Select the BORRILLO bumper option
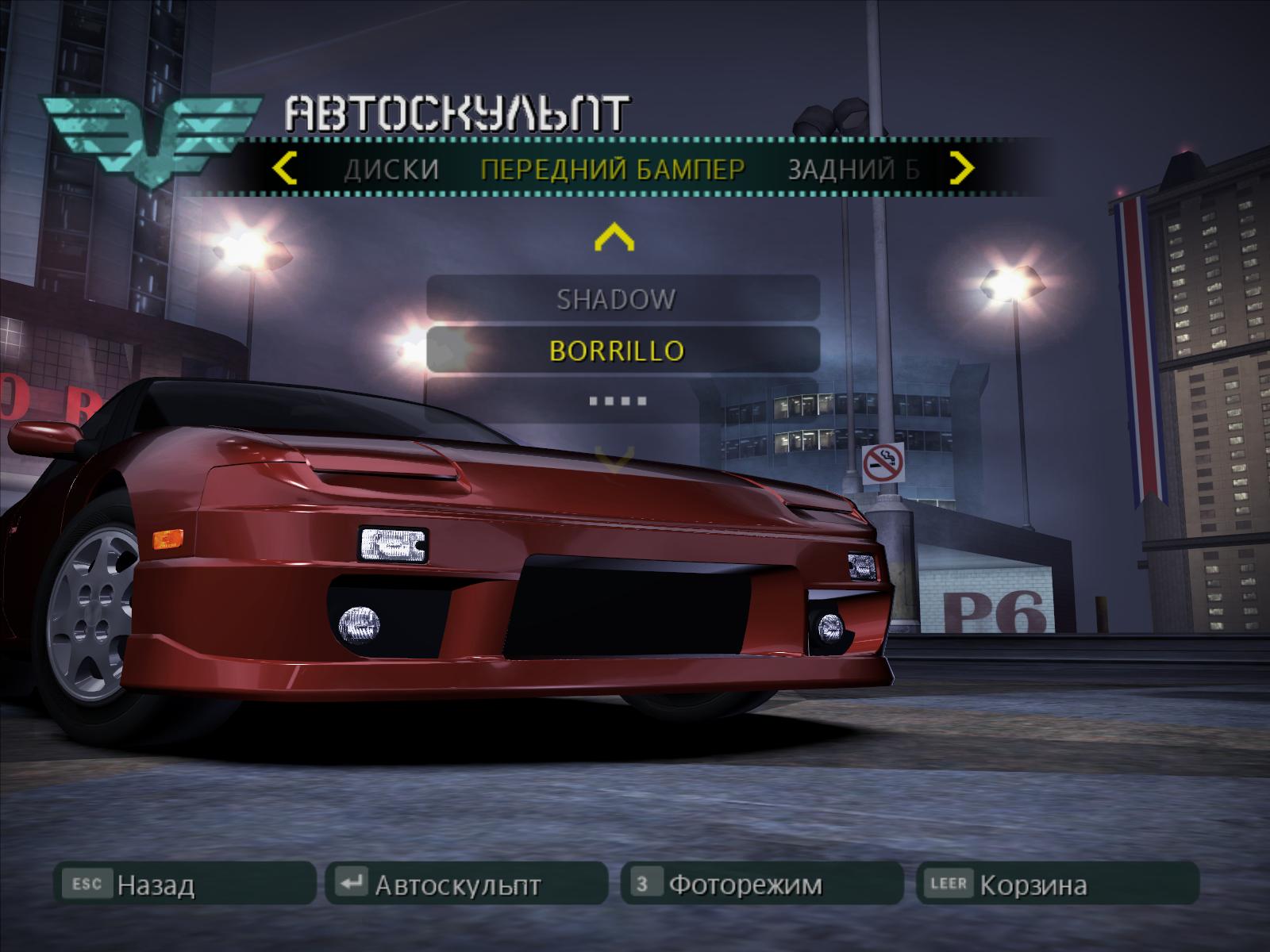Screen dimensions: 1270x952 (x=622, y=350)
